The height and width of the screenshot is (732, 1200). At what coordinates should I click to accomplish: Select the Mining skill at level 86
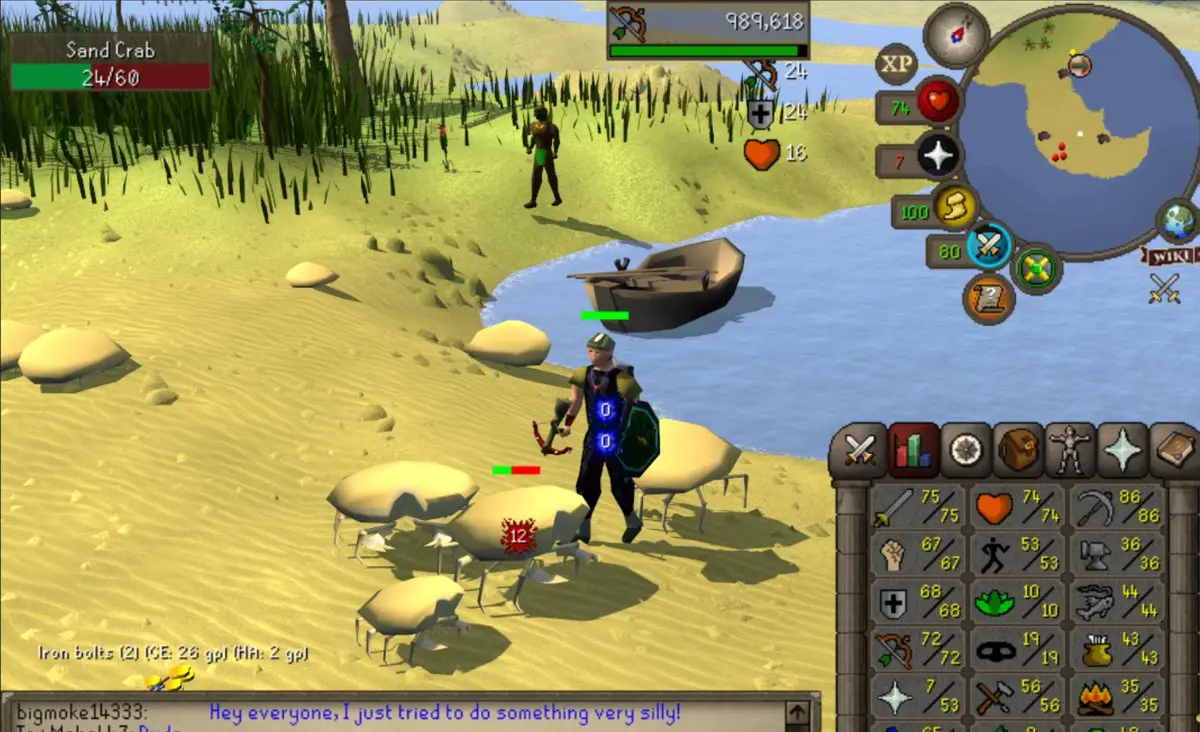click(x=1117, y=508)
